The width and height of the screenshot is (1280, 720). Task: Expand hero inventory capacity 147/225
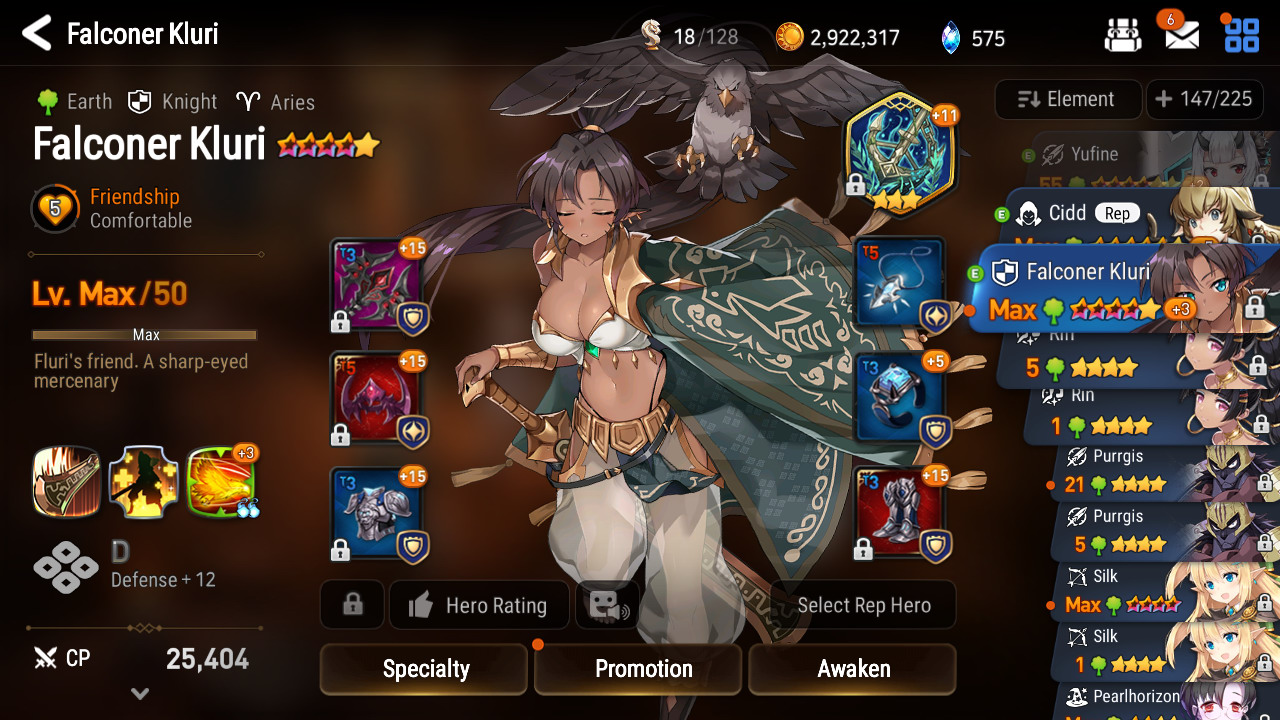(x=1204, y=99)
